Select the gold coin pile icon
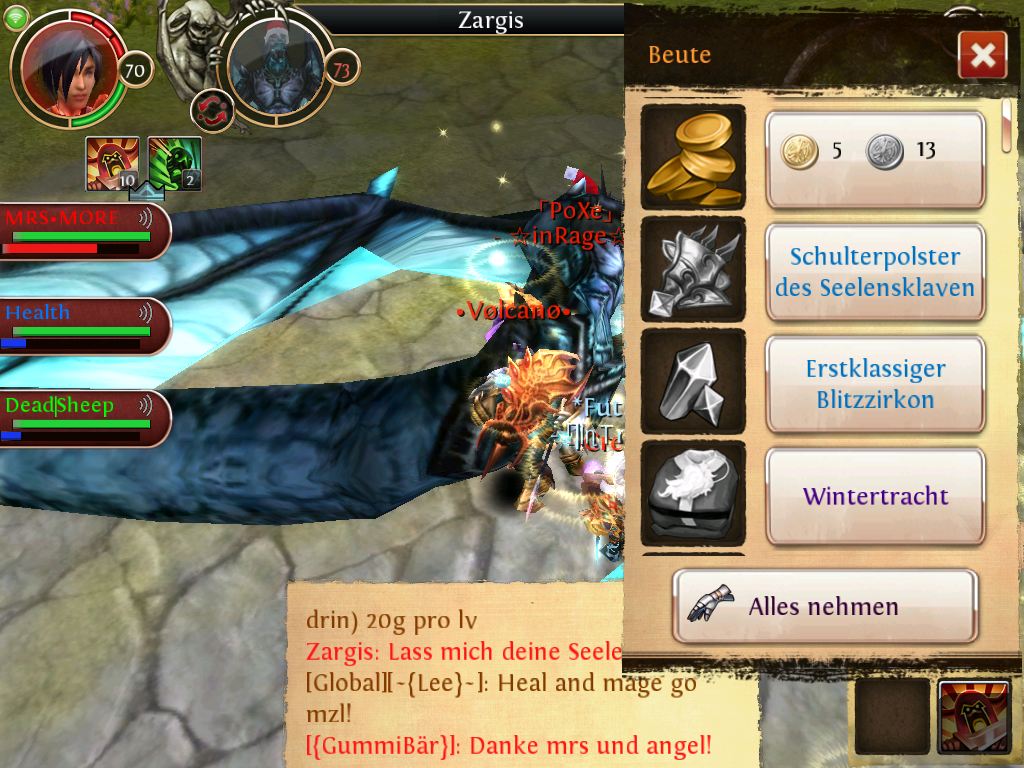This screenshot has width=1024, height=768. 693,157
